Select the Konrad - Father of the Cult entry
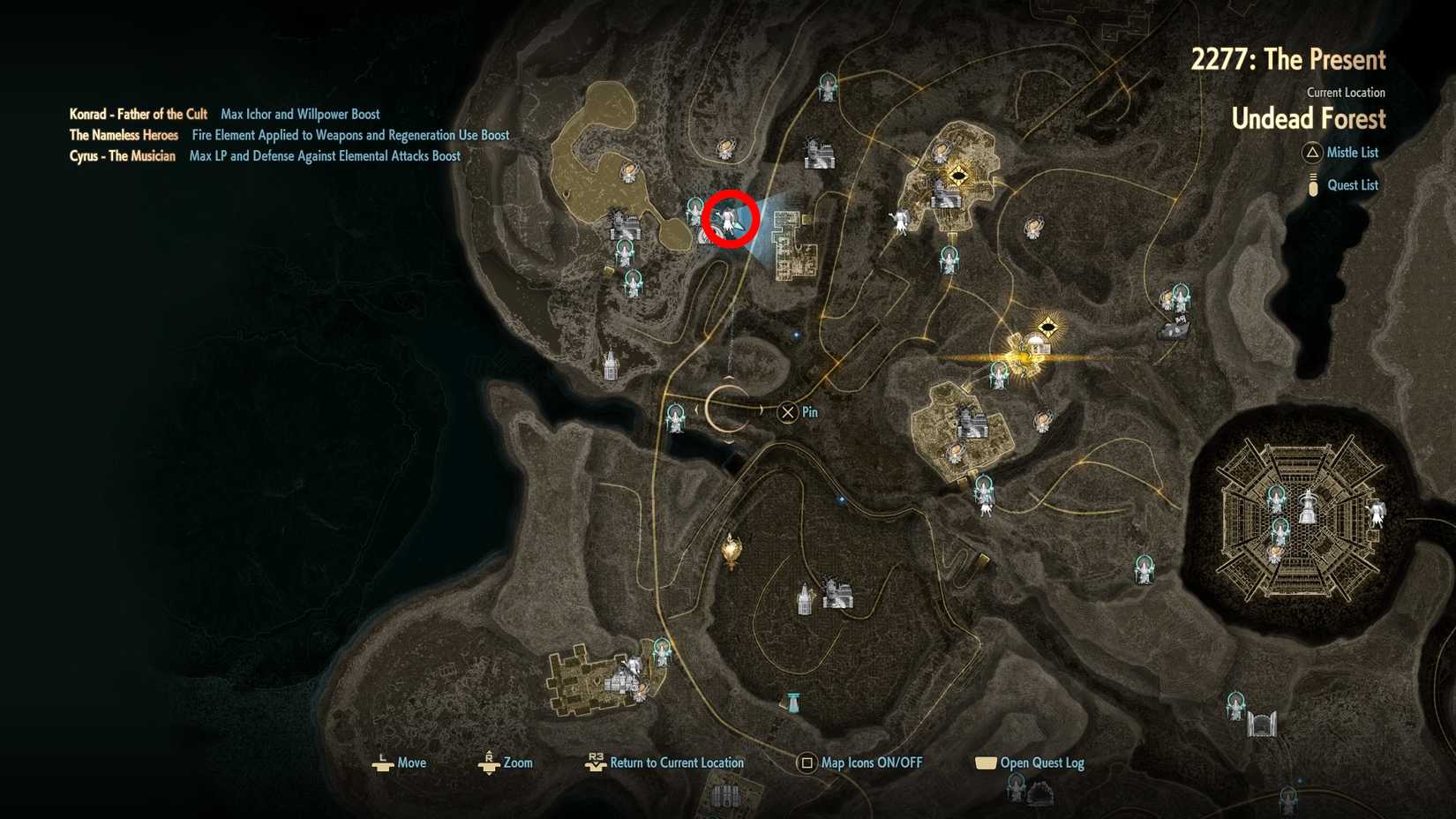This screenshot has height=819, width=1456. tap(138, 114)
